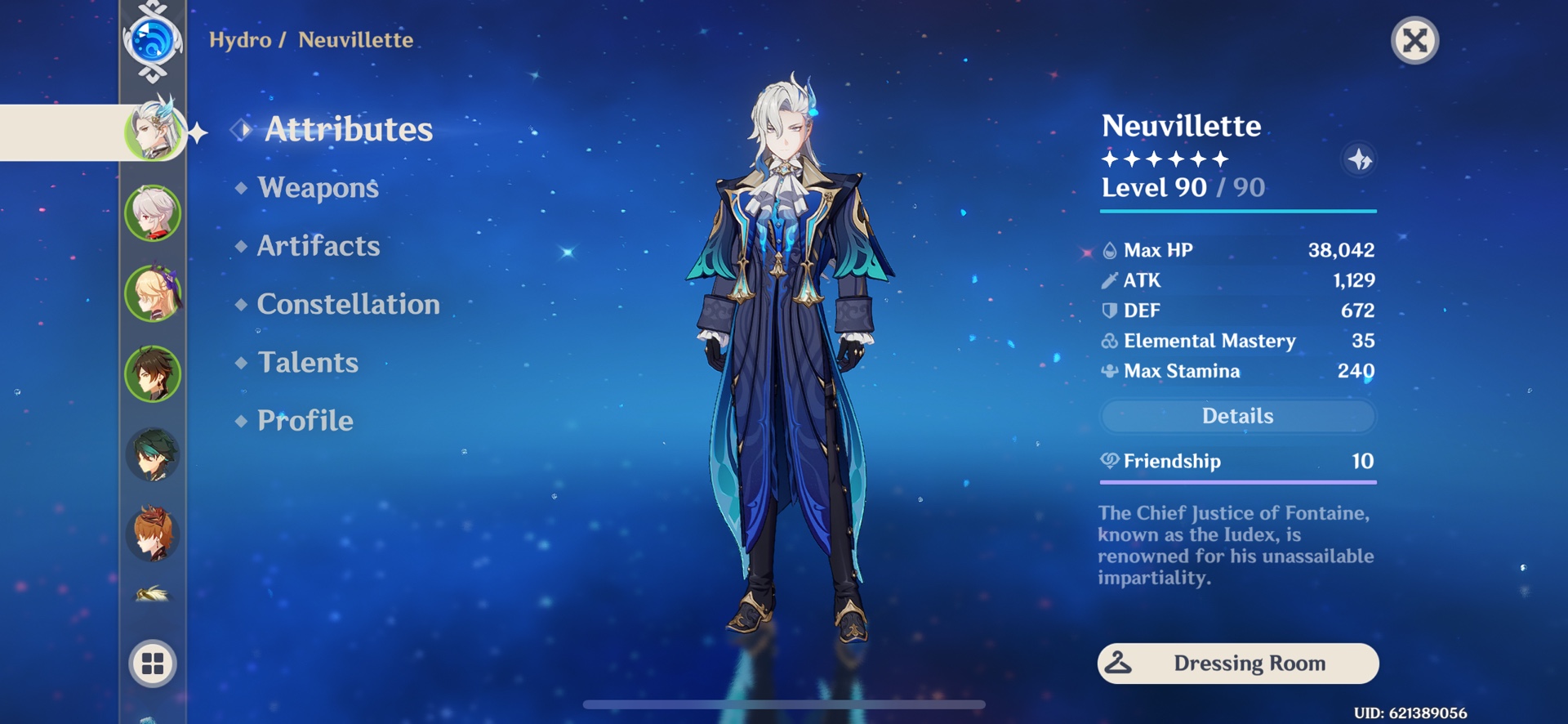Open the Details stats panel

click(1238, 416)
